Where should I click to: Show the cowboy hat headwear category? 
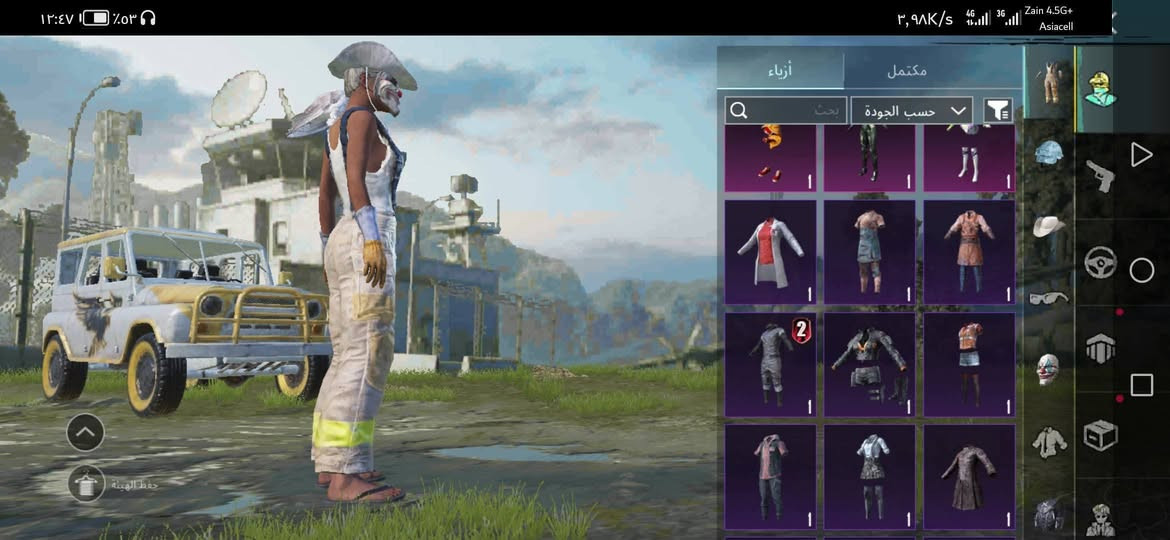tap(1048, 226)
